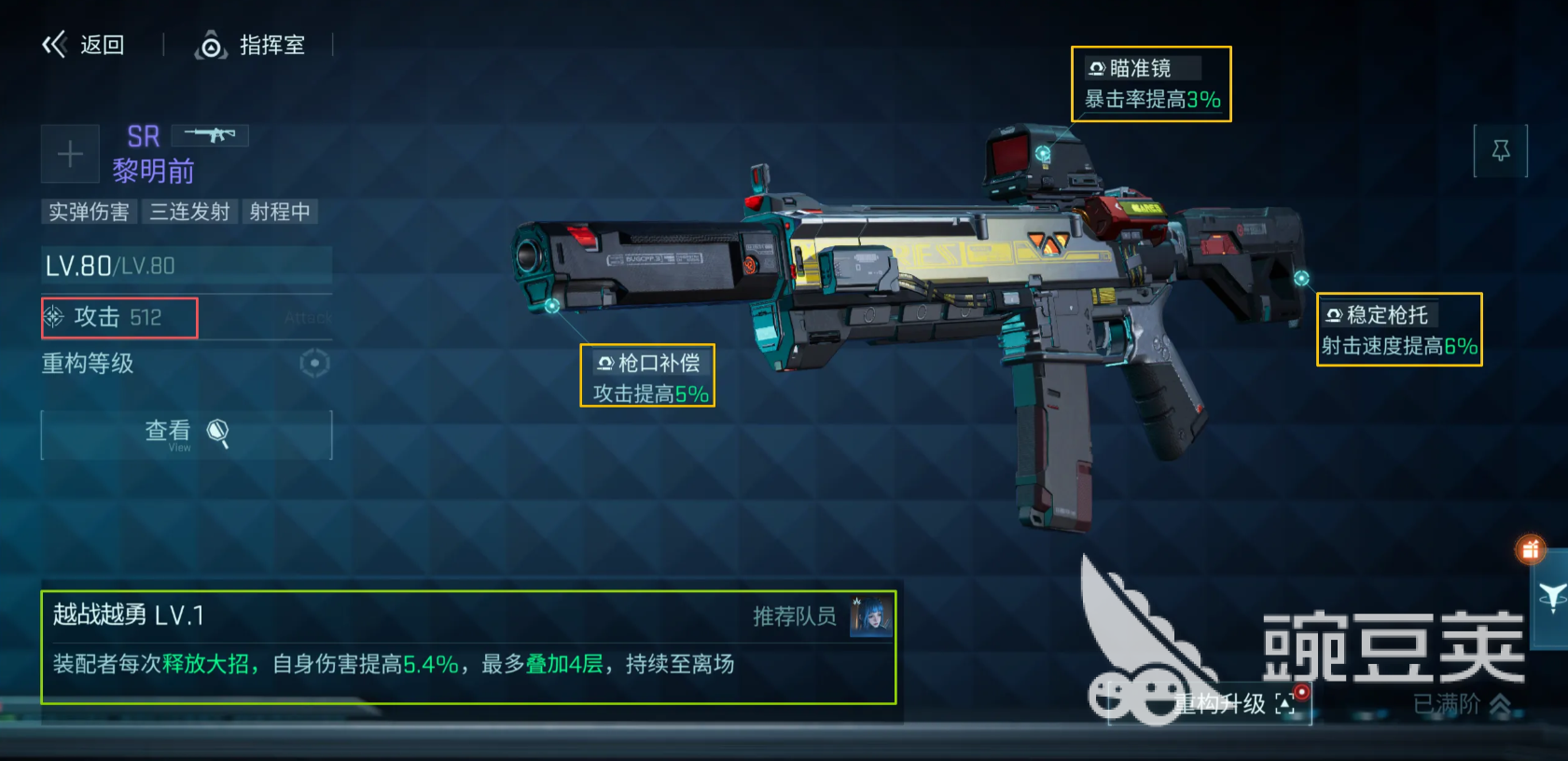The width and height of the screenshot is (1568, 761).
Task: Switch to the 射程中 range tab
Action: pyautogui.click(x=281, y=212)
